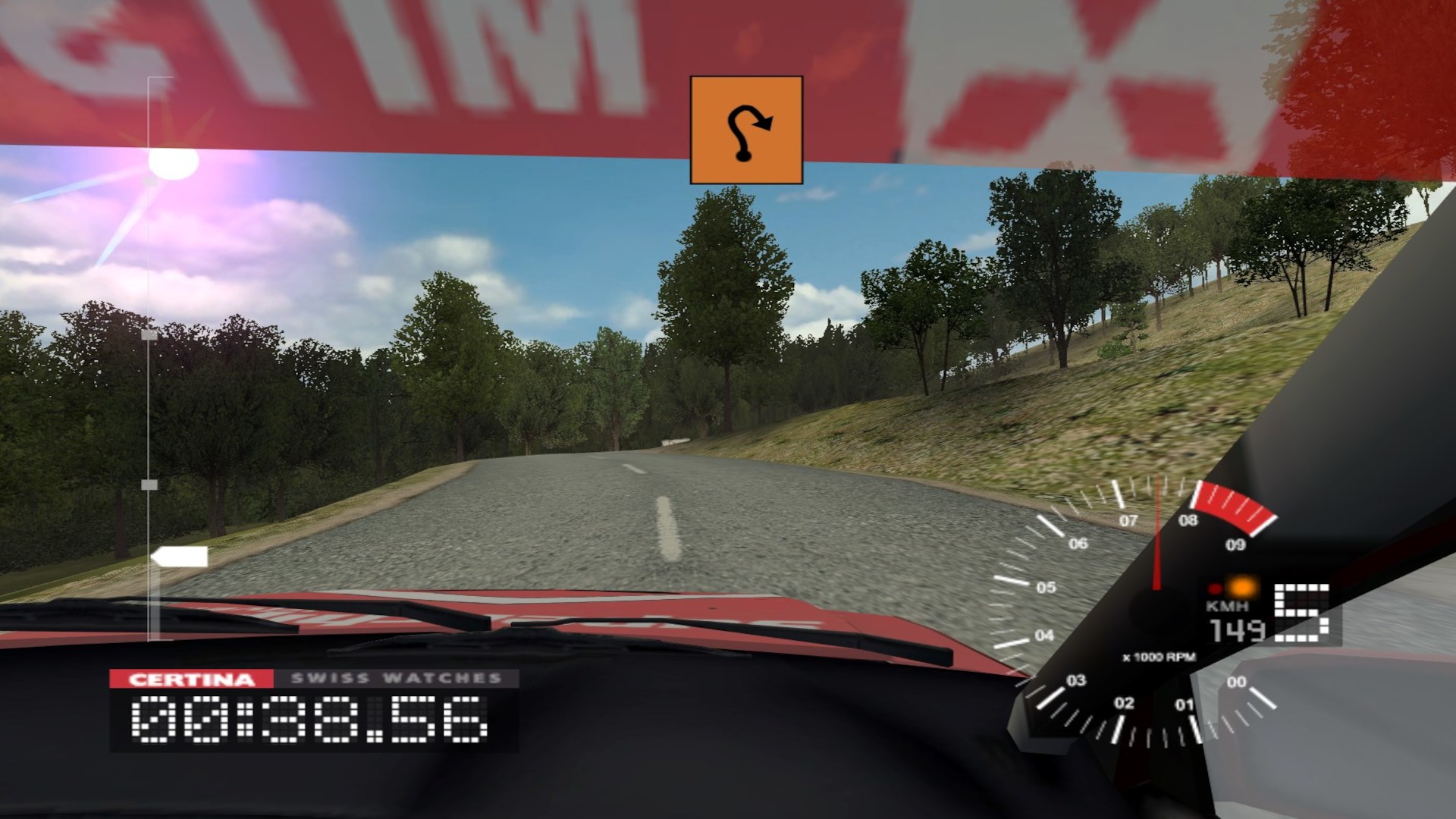Screen dimensions: 1456x819
Task: Select the white car marker on stage progress bar
Action: 180,557
